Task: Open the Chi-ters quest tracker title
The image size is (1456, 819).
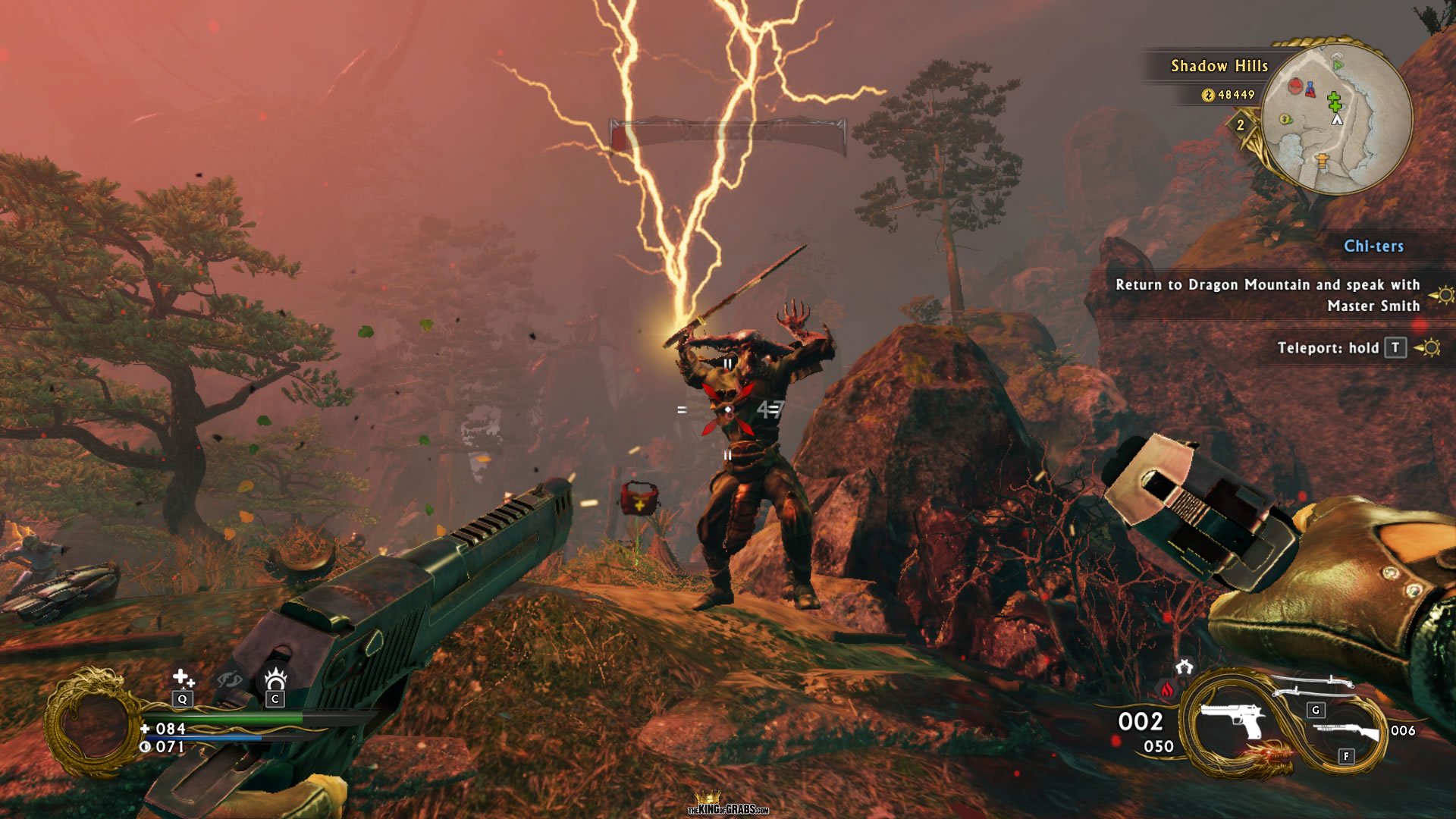Action: click(1373, 246)
